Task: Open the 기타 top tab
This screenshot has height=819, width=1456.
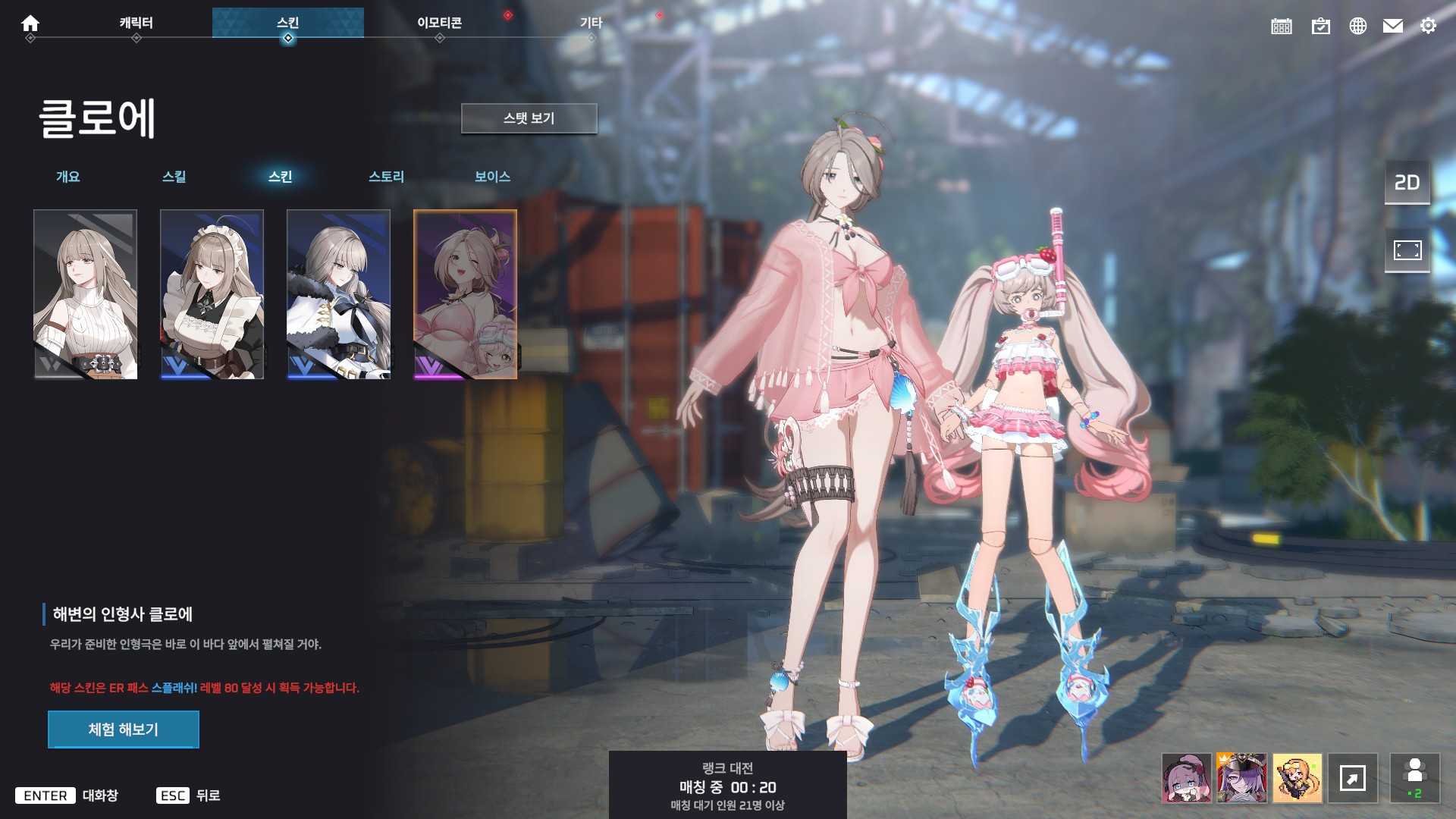Action: click(x=591, y=23)
